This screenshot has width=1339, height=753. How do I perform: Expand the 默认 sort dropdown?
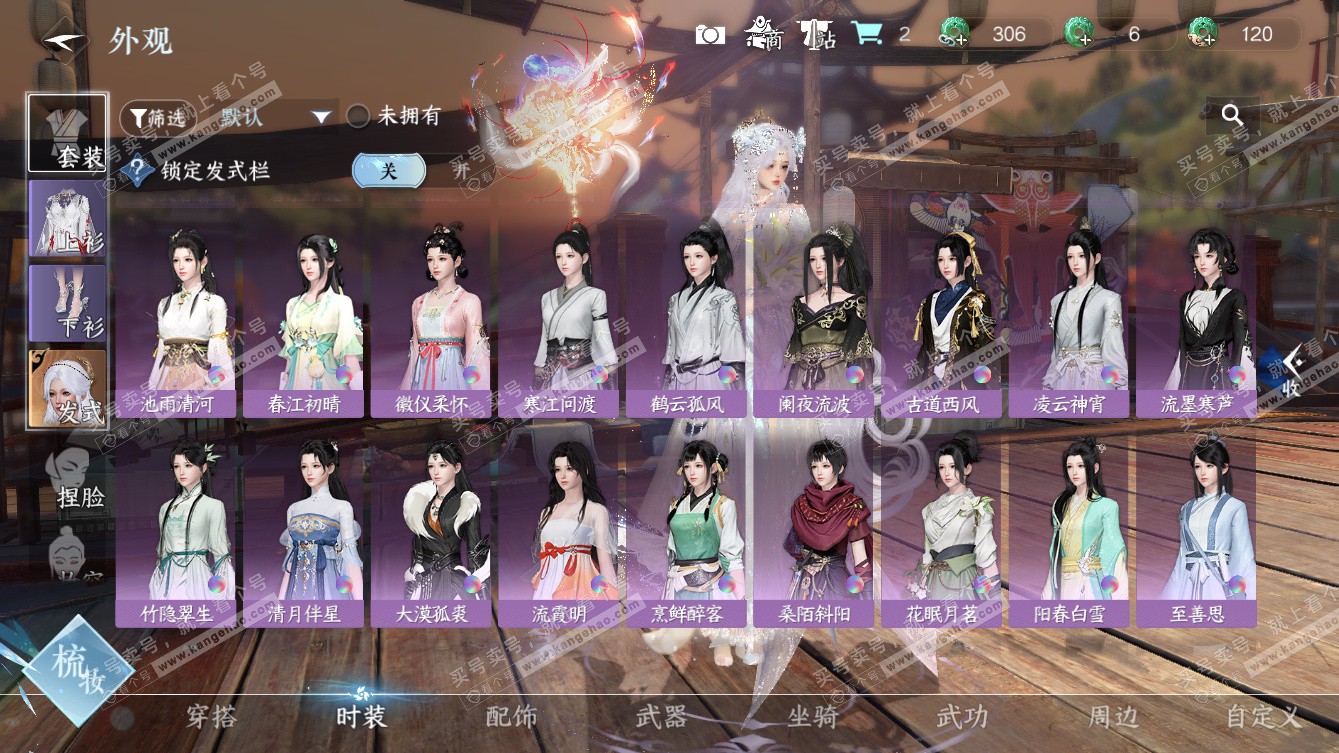tap(320, 117)
